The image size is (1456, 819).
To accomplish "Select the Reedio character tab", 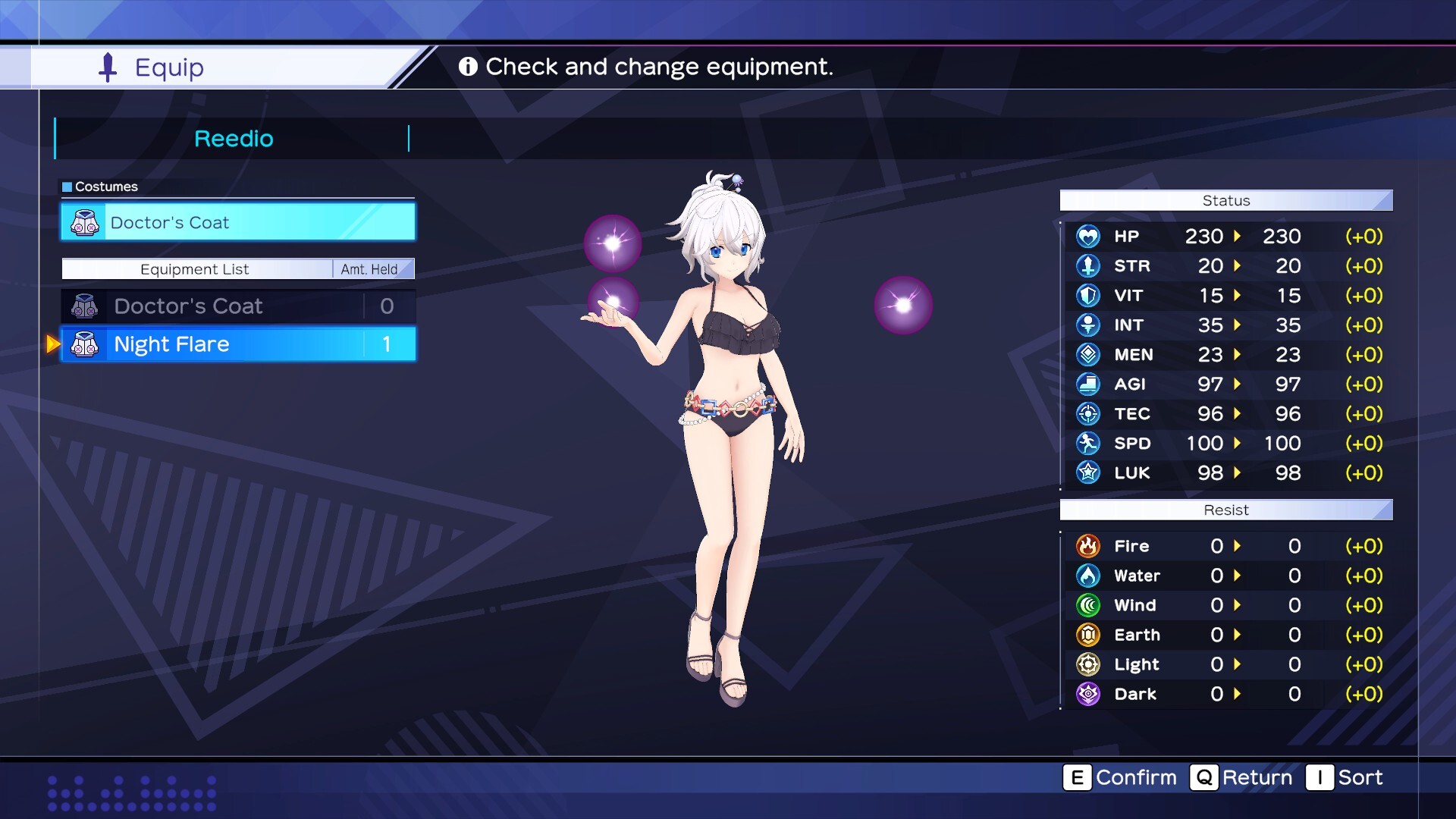I will [234, 138].
